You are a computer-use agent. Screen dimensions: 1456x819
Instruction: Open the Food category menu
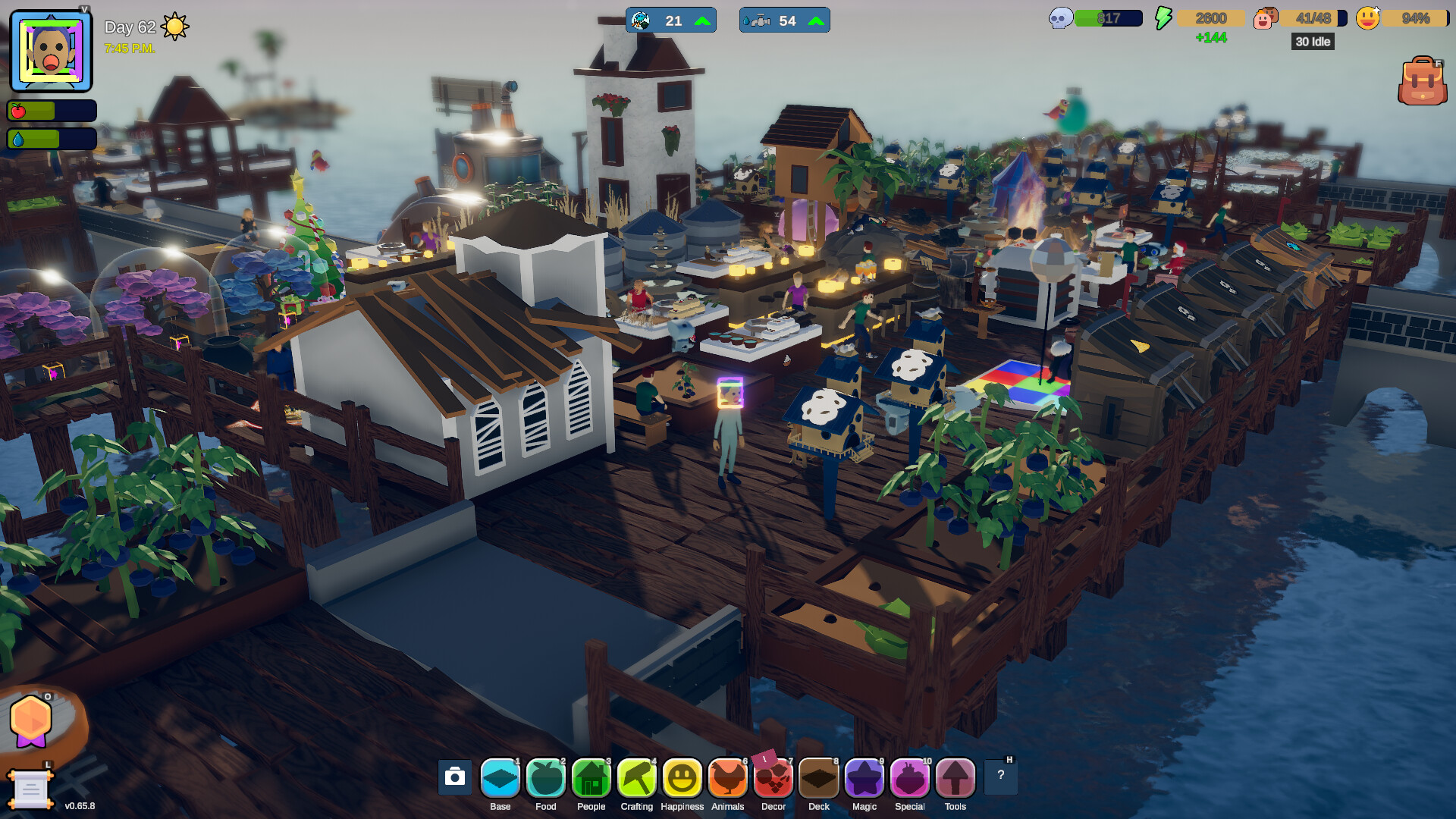click(x=545, y=777)
